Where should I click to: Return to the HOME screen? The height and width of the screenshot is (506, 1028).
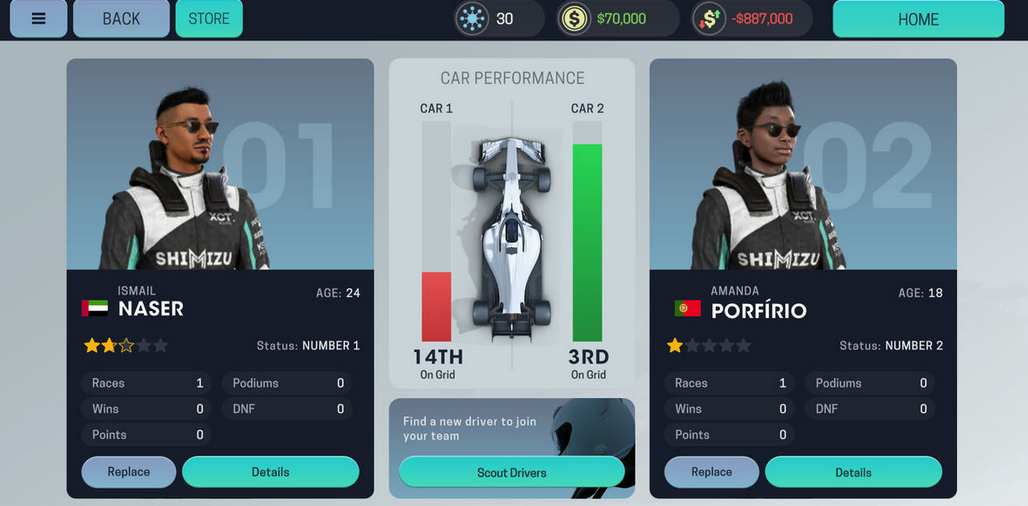(x=917, y=19)
